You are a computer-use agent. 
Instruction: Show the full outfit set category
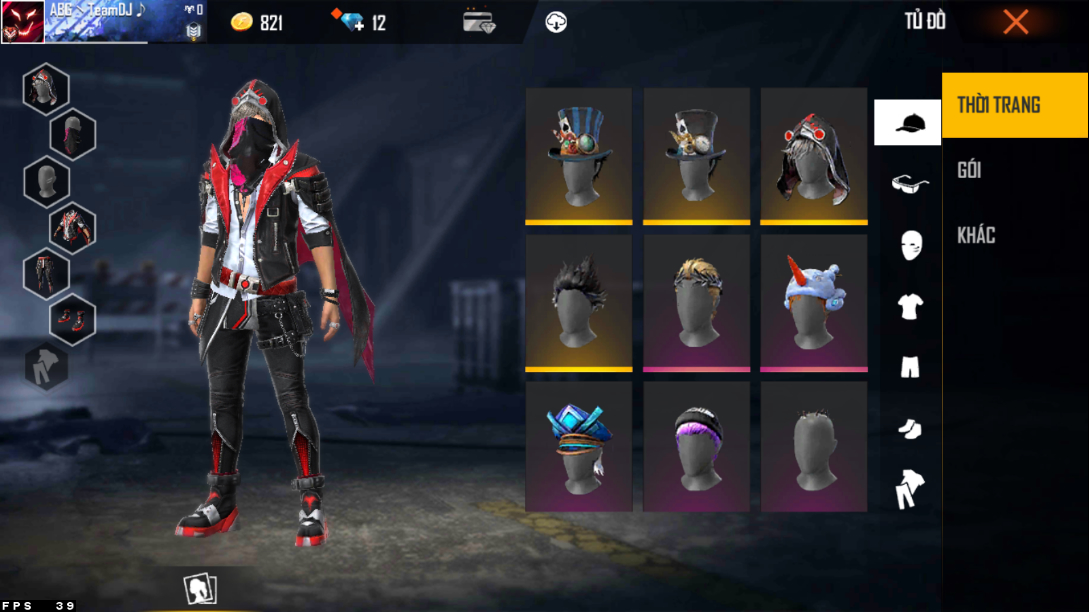pyautogui.click(x=909, y=489)
